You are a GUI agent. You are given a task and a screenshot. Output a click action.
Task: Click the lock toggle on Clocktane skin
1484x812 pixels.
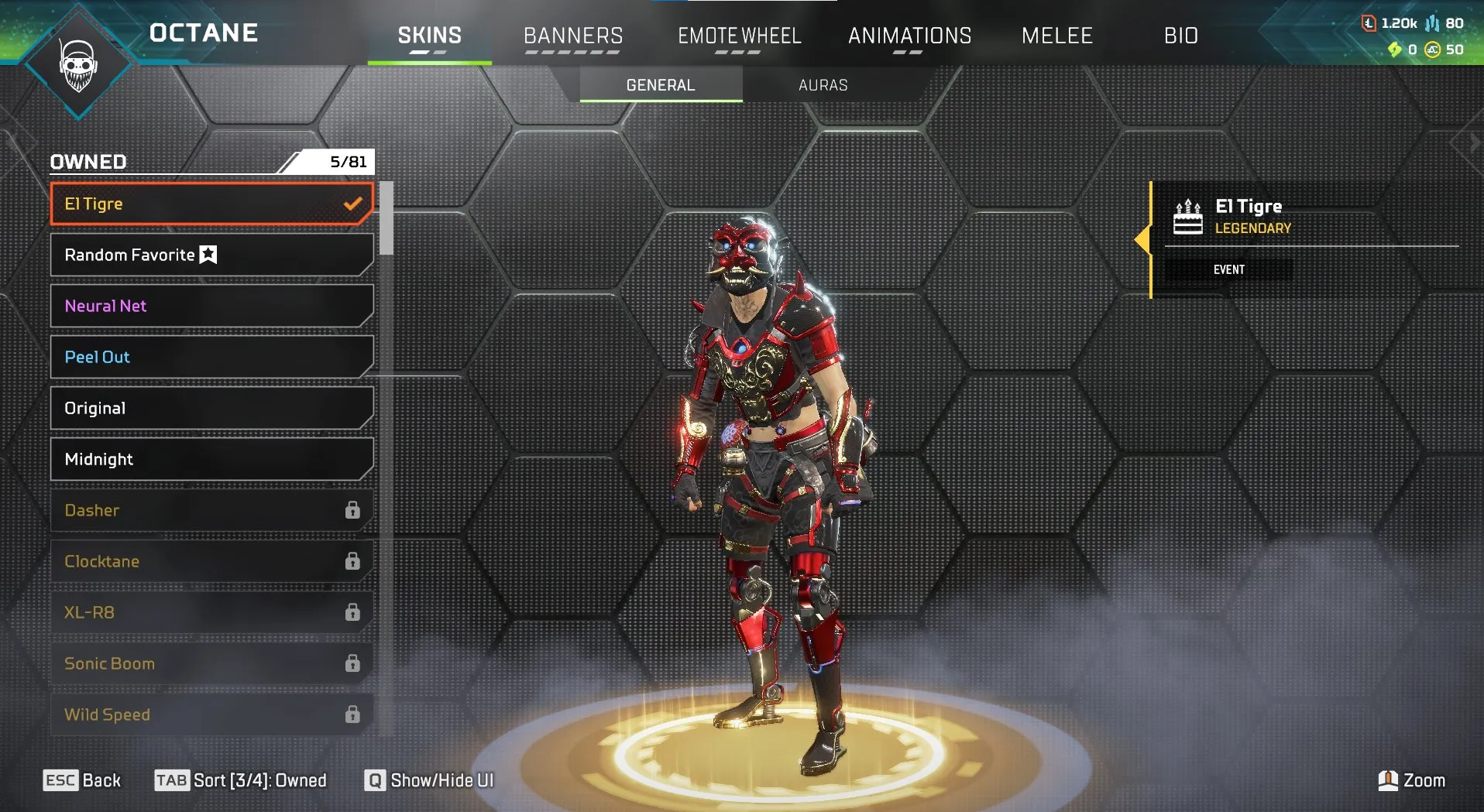click(354, 560)
